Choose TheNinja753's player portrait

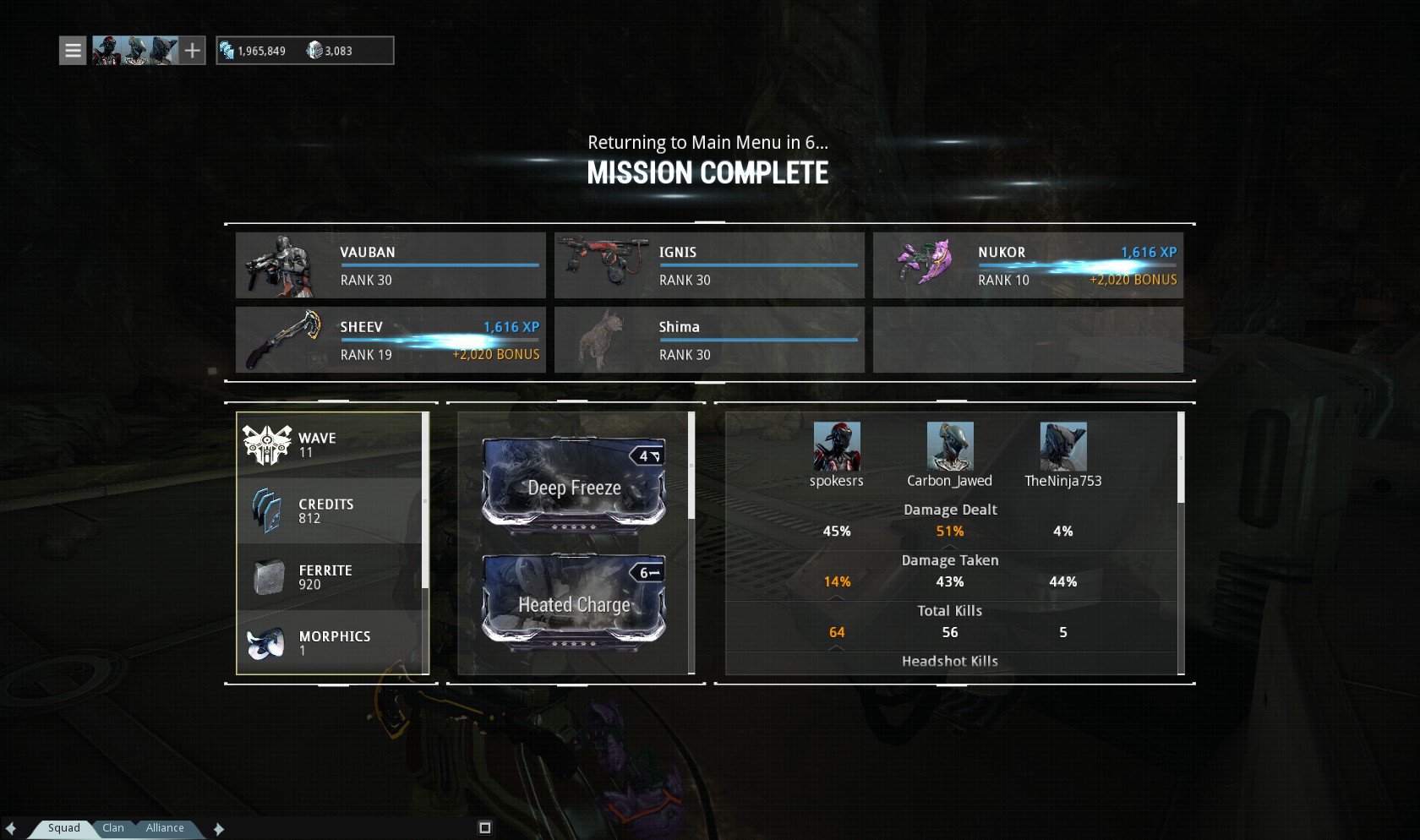(x=1062, y=446)
